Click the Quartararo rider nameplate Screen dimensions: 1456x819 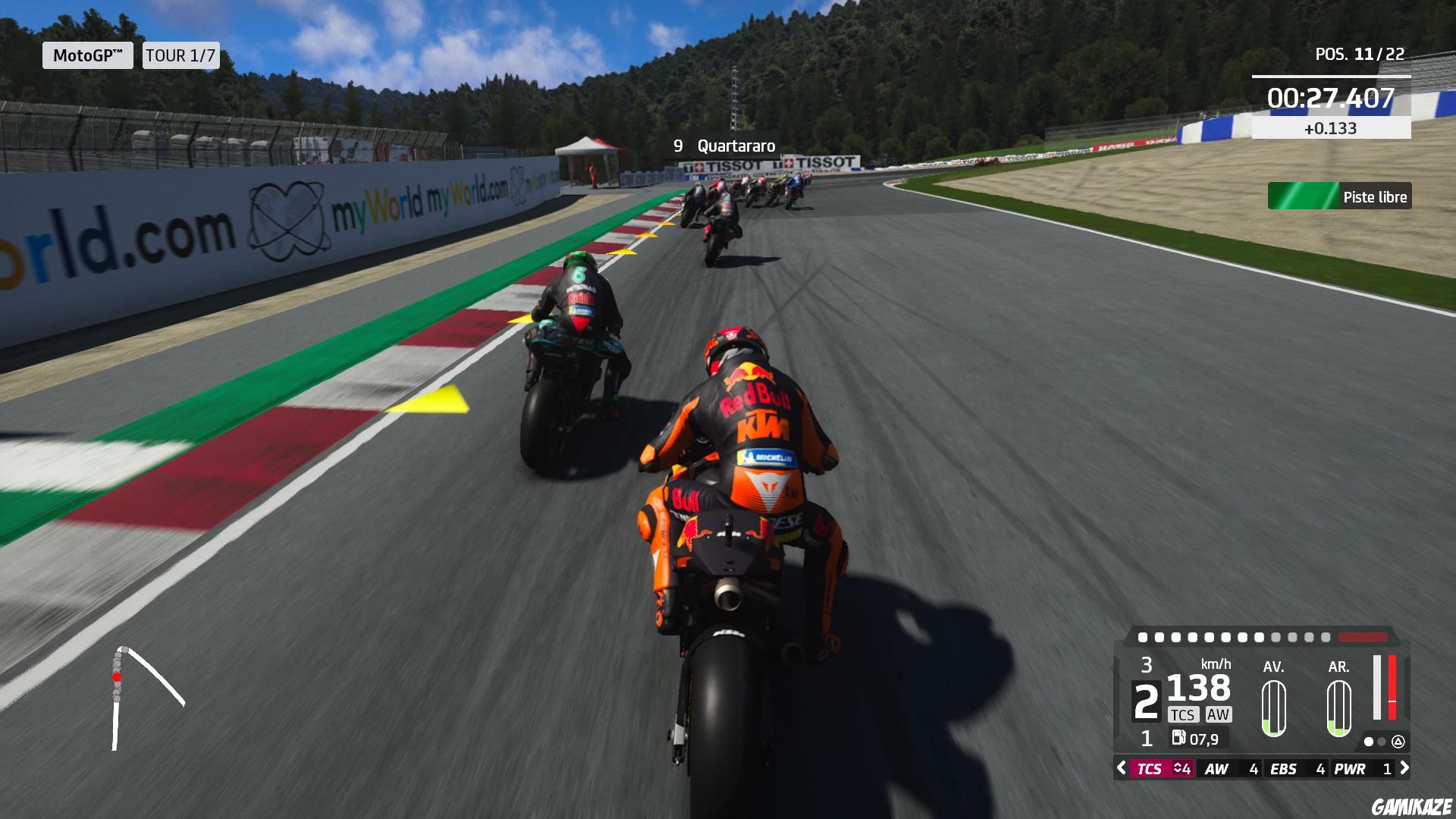click(x=724, y=146)
